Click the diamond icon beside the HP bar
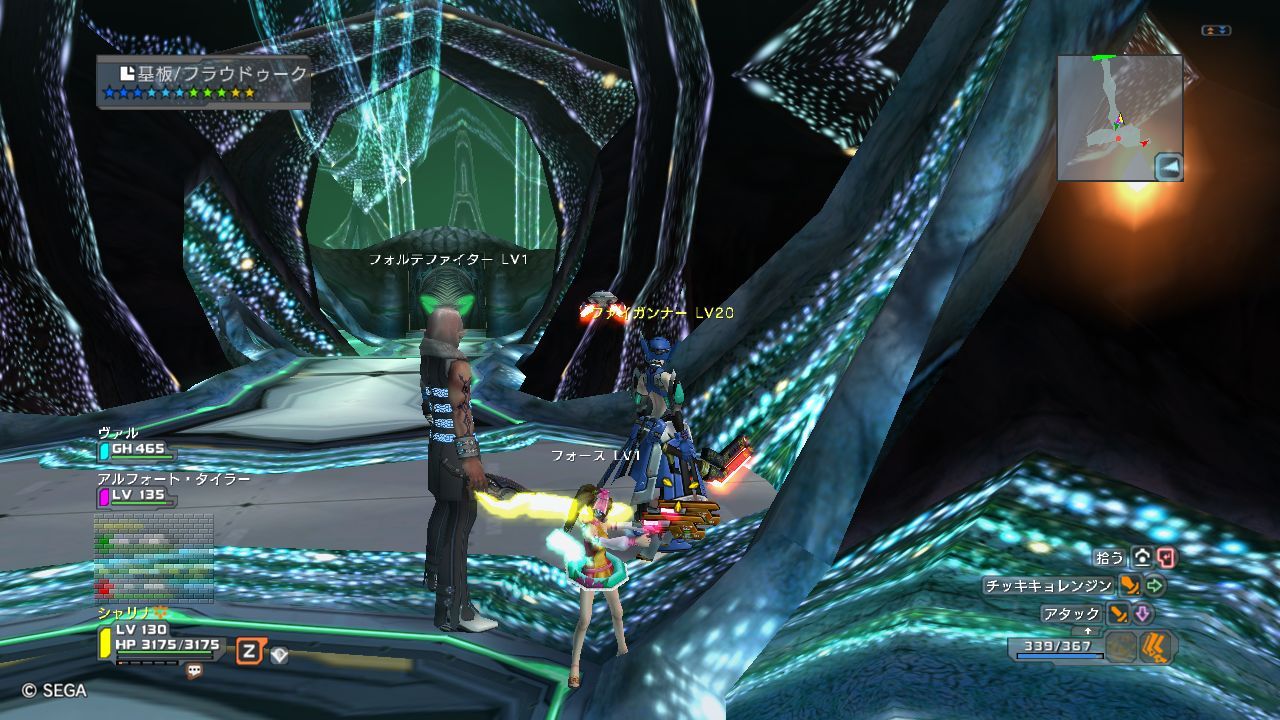 point(279,655)
